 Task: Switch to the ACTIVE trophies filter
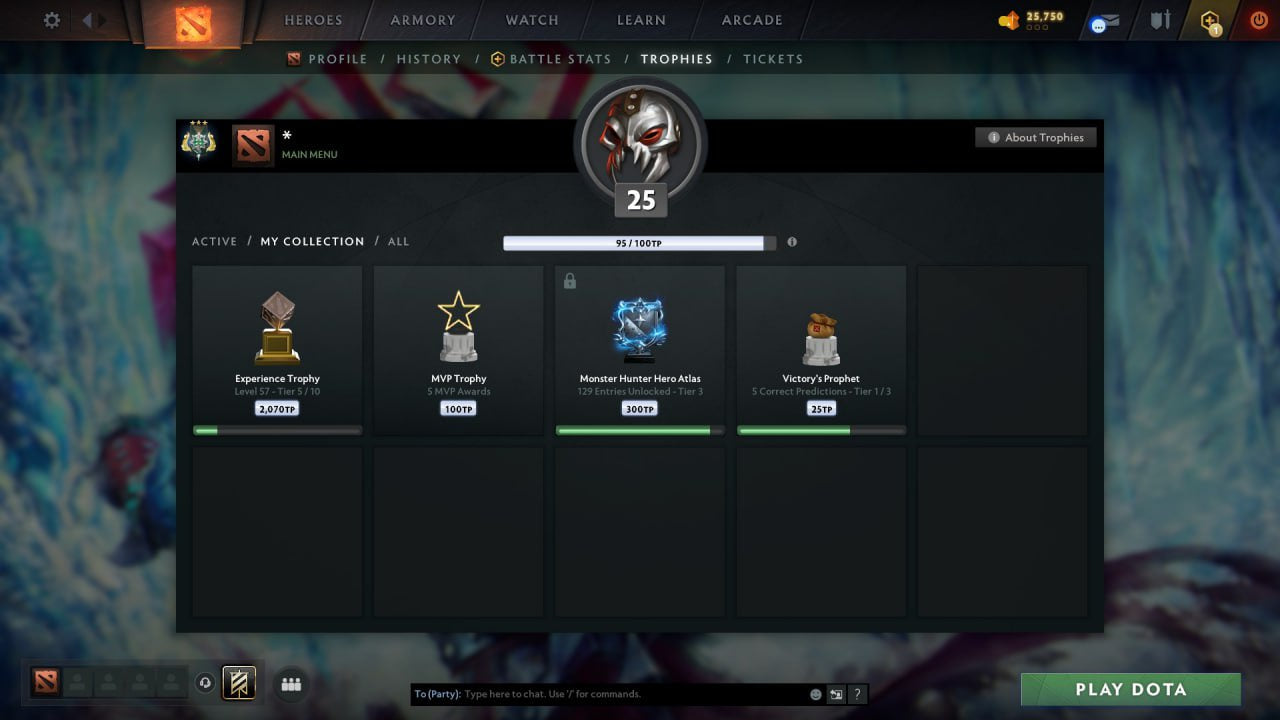(215, 241)
